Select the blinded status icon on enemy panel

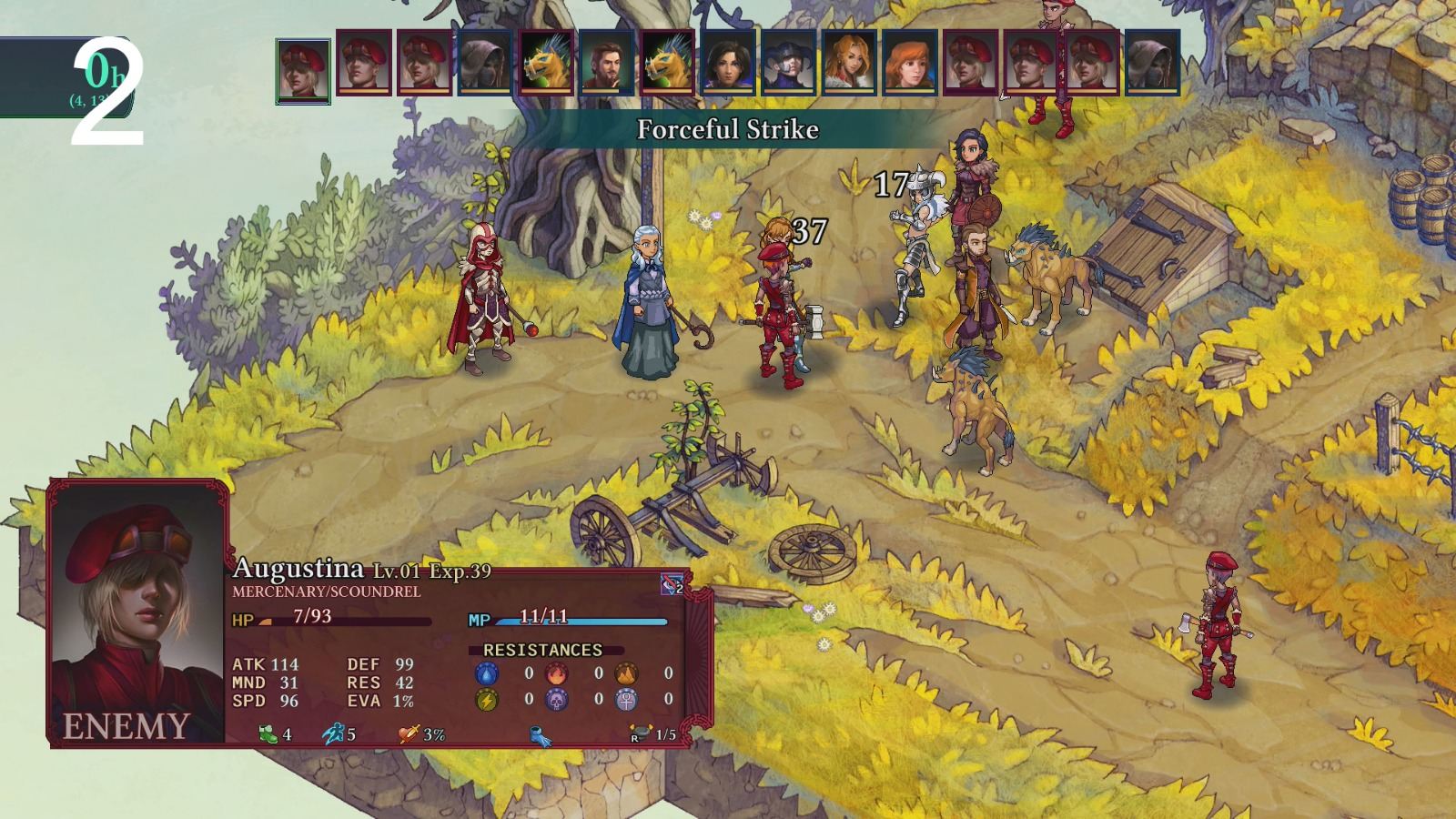pos(671,583)
